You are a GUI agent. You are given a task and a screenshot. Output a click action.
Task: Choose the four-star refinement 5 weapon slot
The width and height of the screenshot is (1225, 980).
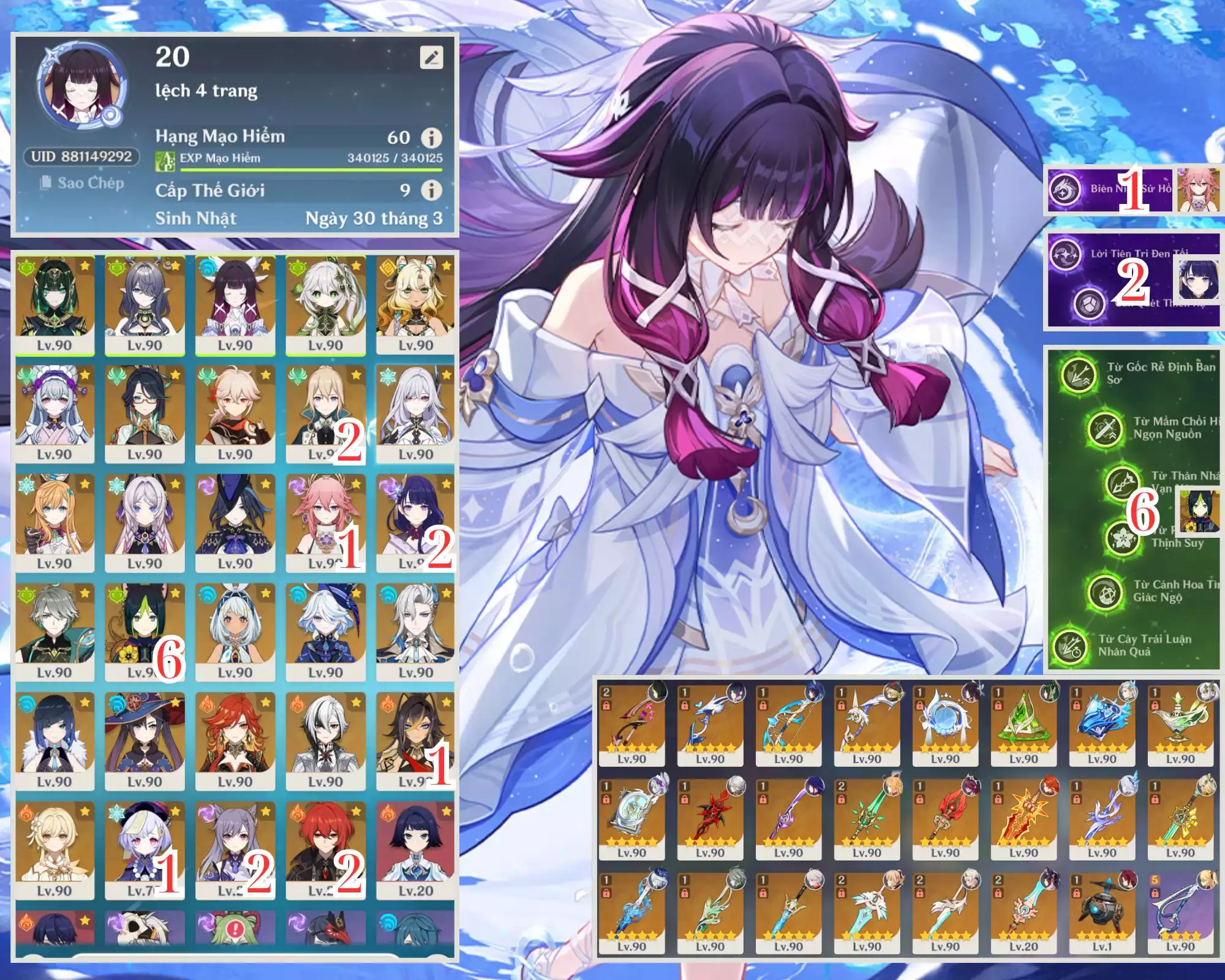click(x=1180, y=912)
